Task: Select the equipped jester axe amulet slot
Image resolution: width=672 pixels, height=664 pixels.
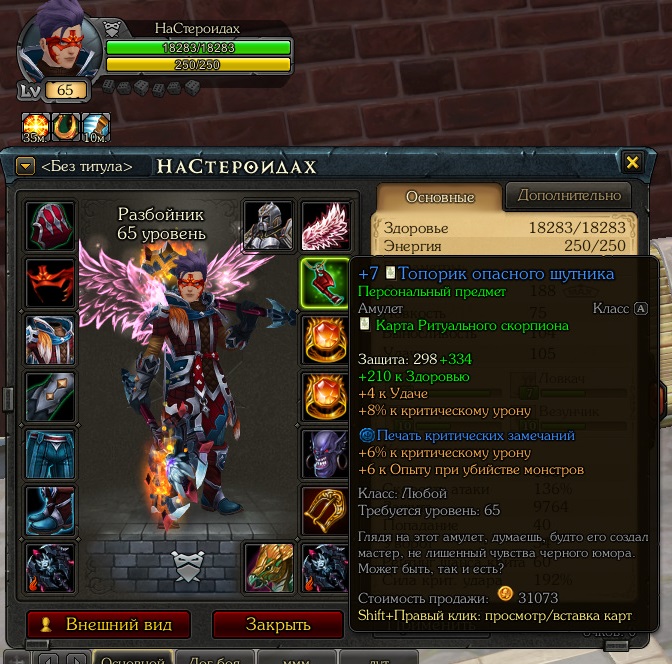Action: pyautogui.click(x=325, y=284)
